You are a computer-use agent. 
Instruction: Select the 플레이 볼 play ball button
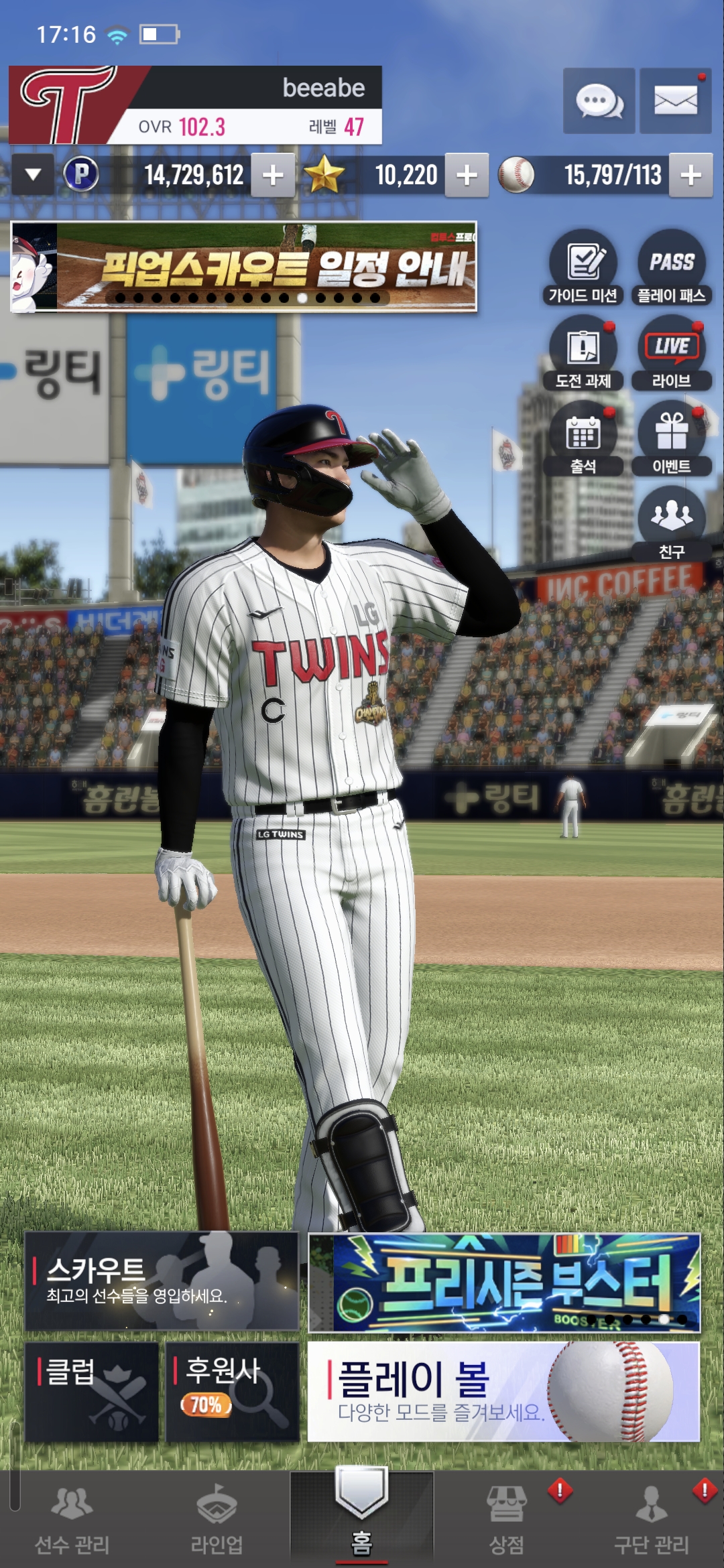[x=503, y=1391]
